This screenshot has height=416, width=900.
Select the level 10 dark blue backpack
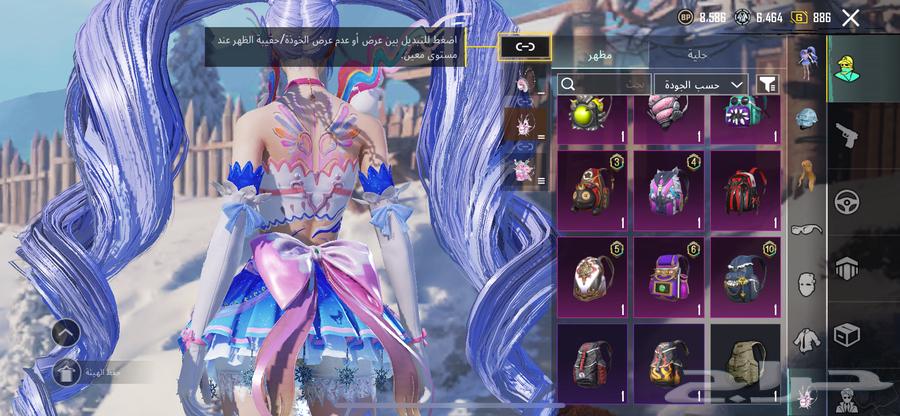[745, 277]
